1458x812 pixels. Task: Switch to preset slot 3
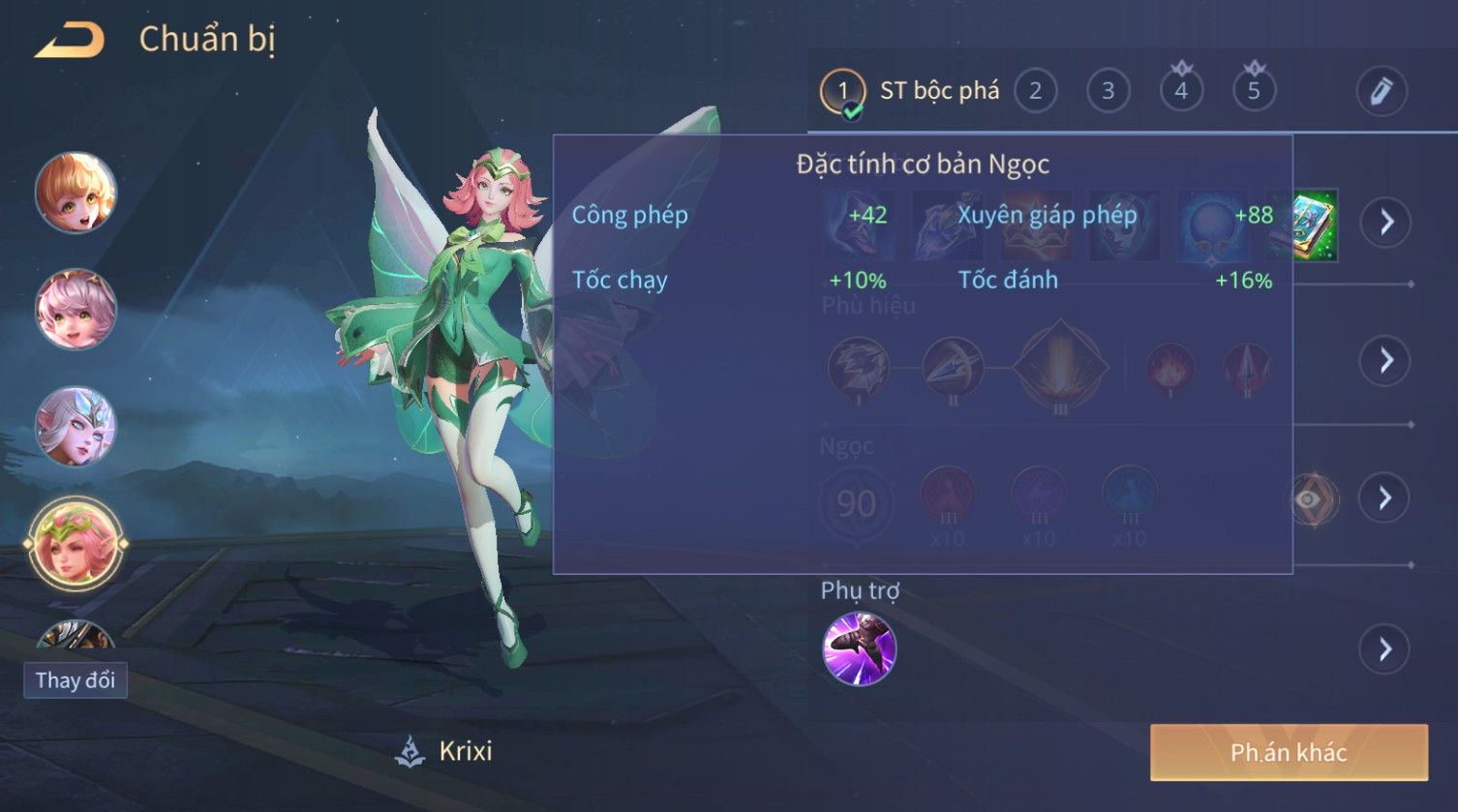[x=1108, y=92]
